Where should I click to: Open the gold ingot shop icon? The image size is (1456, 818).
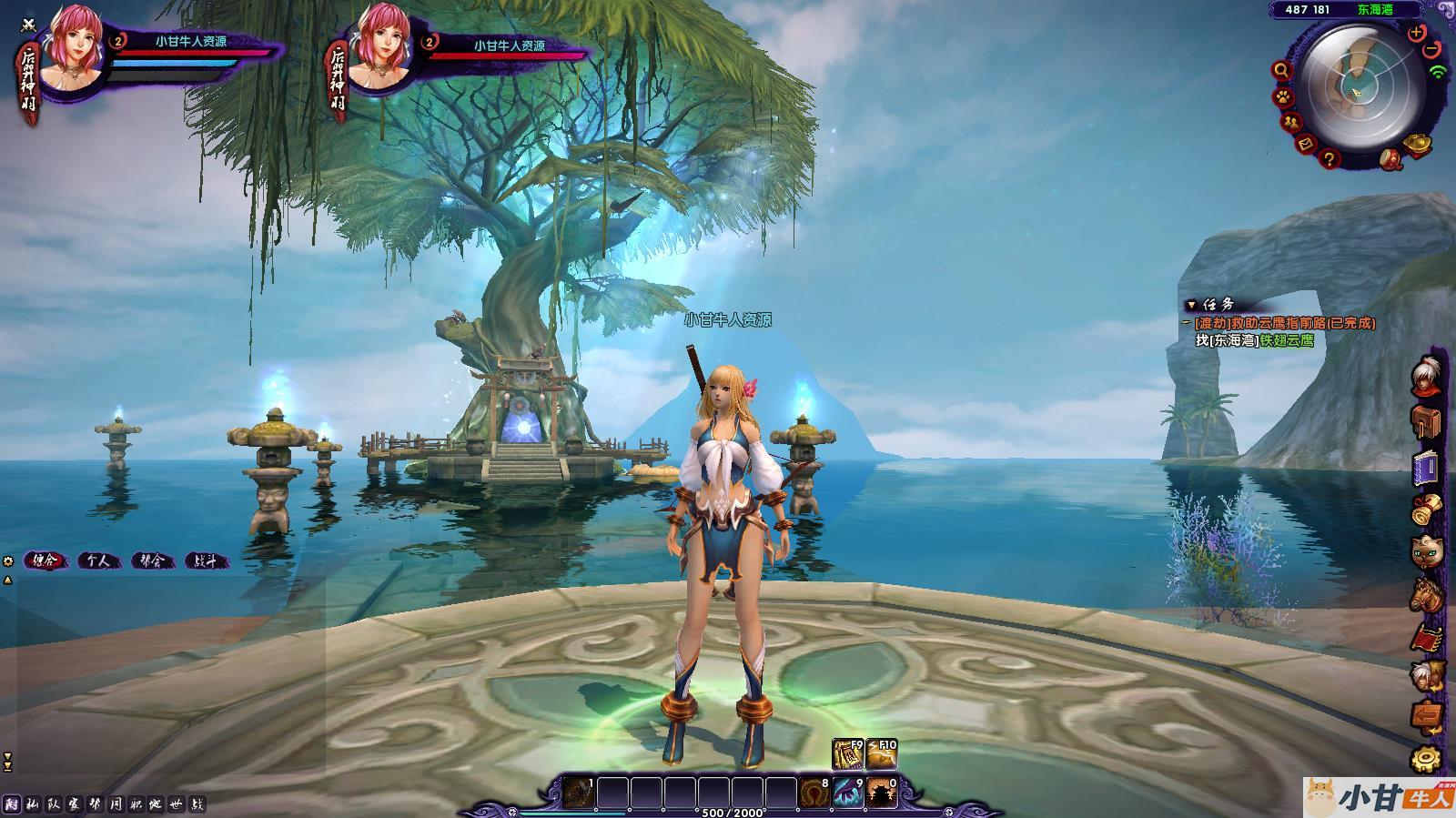1417,144
